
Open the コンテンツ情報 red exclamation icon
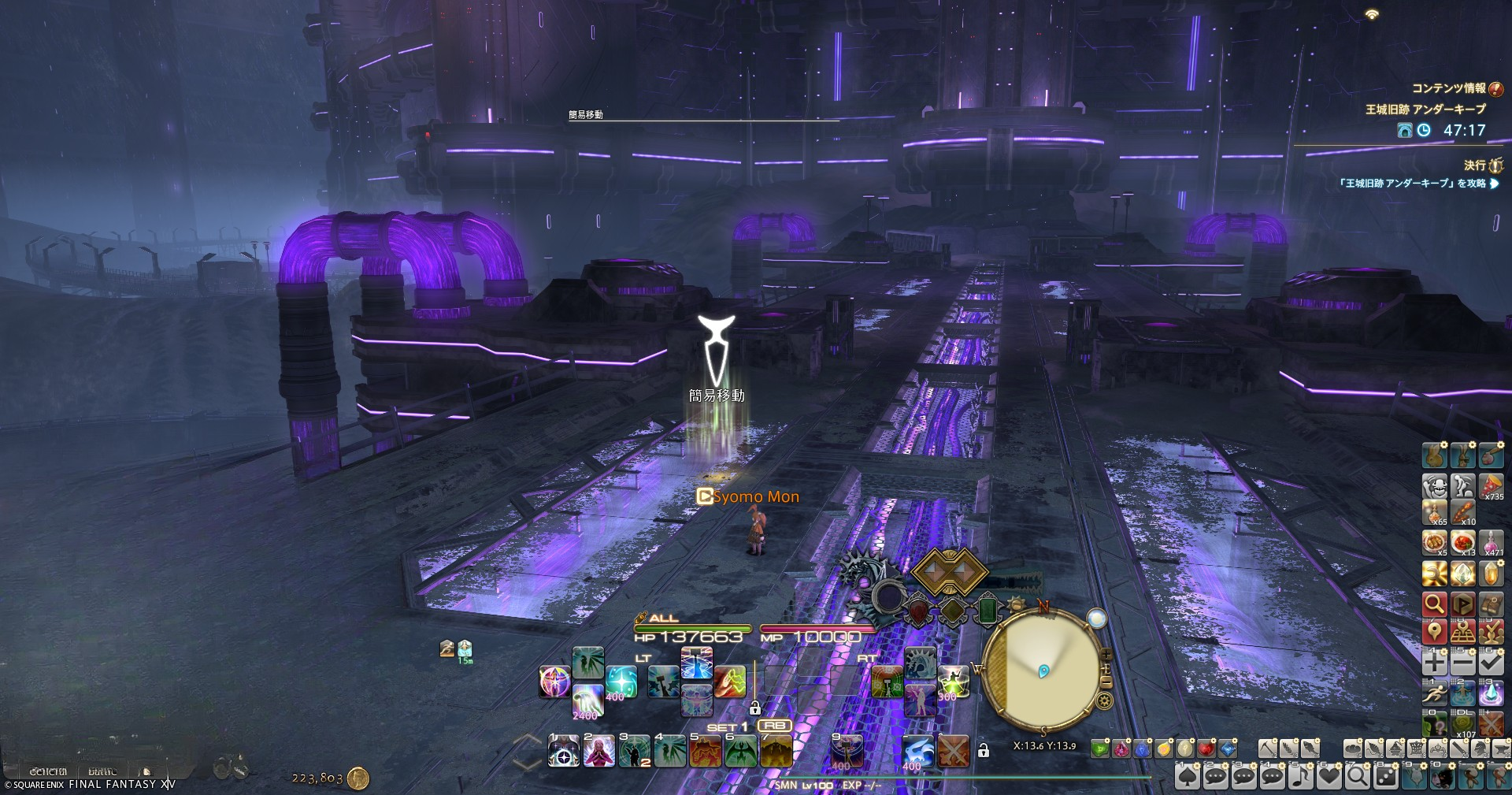(1495, 89)
